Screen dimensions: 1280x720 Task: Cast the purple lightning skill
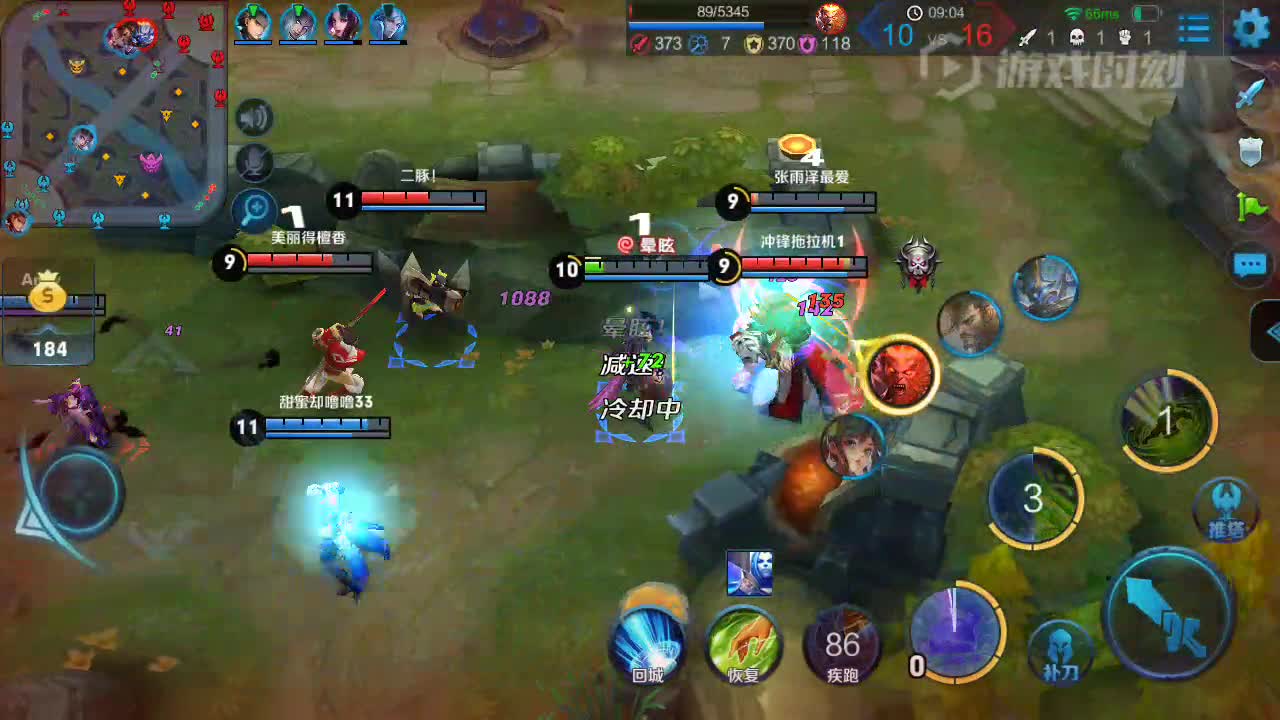point(956,632)
